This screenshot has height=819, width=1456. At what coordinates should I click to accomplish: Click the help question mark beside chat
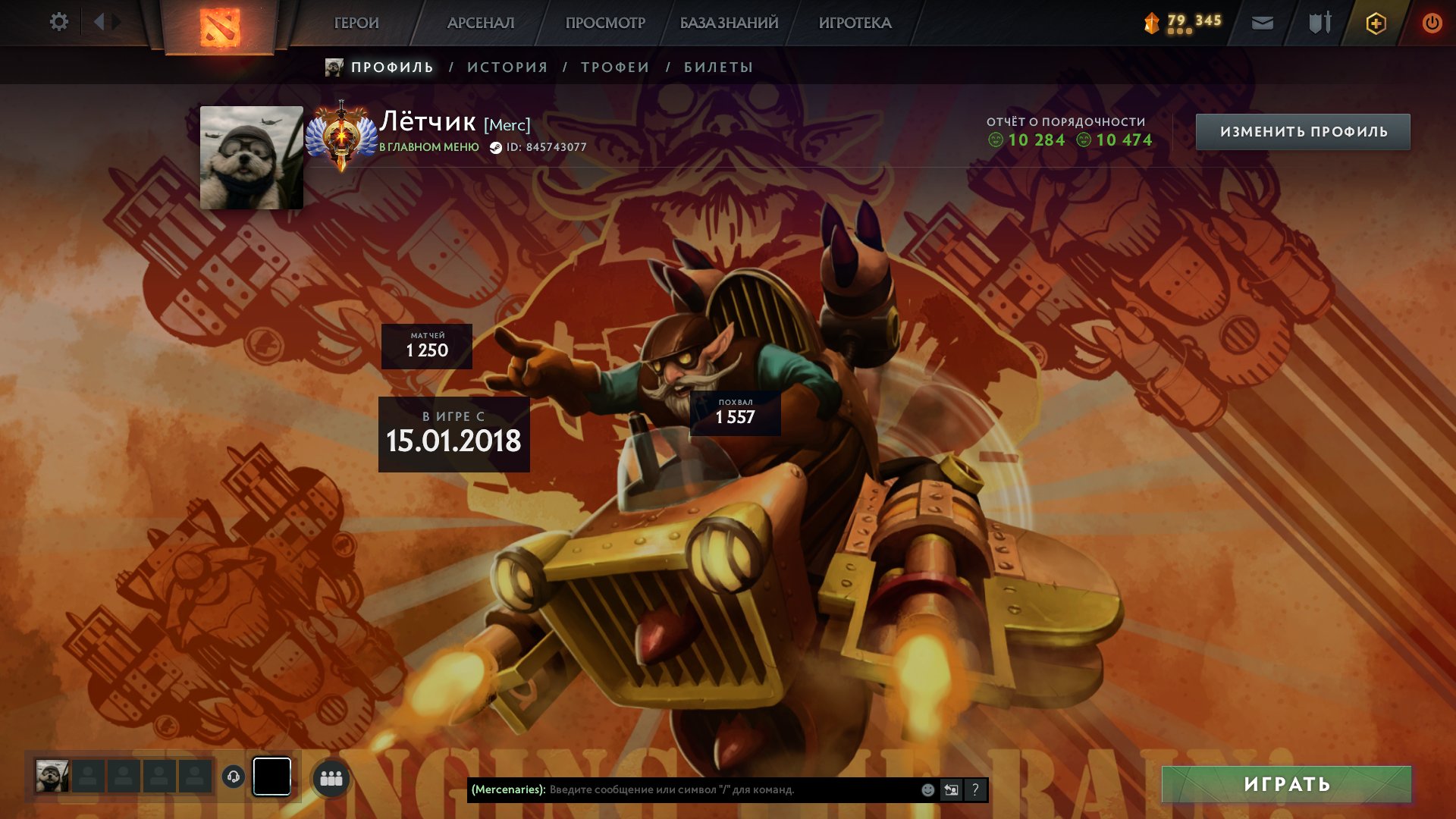975,789
